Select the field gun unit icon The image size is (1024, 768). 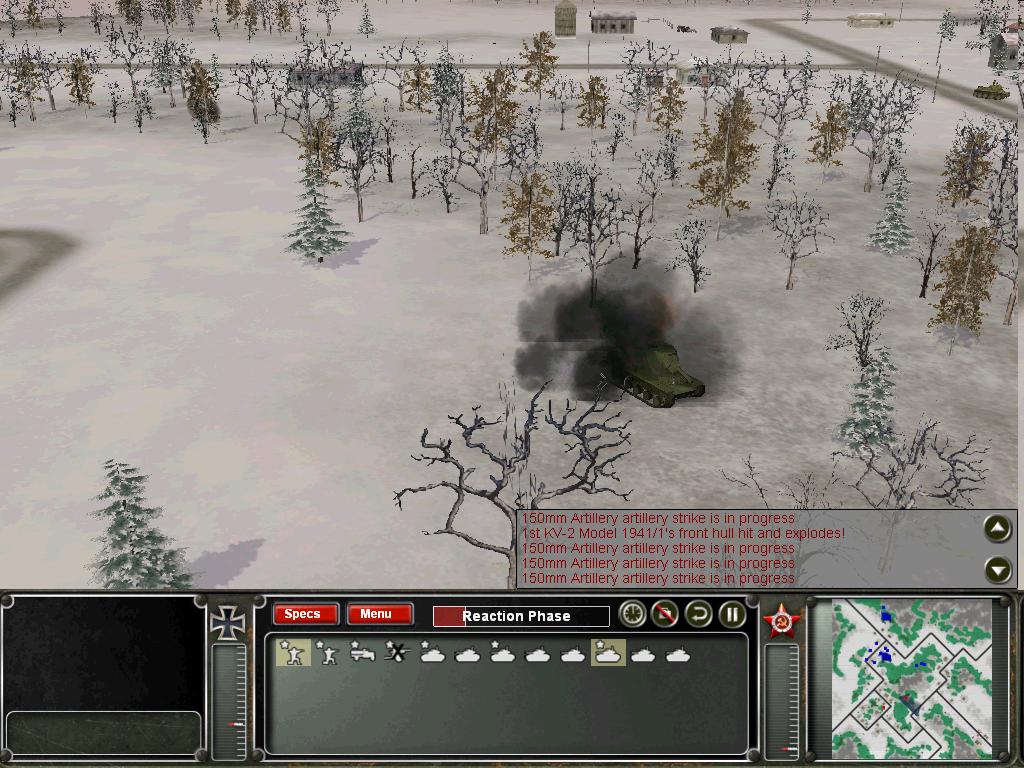coord(363,654)
